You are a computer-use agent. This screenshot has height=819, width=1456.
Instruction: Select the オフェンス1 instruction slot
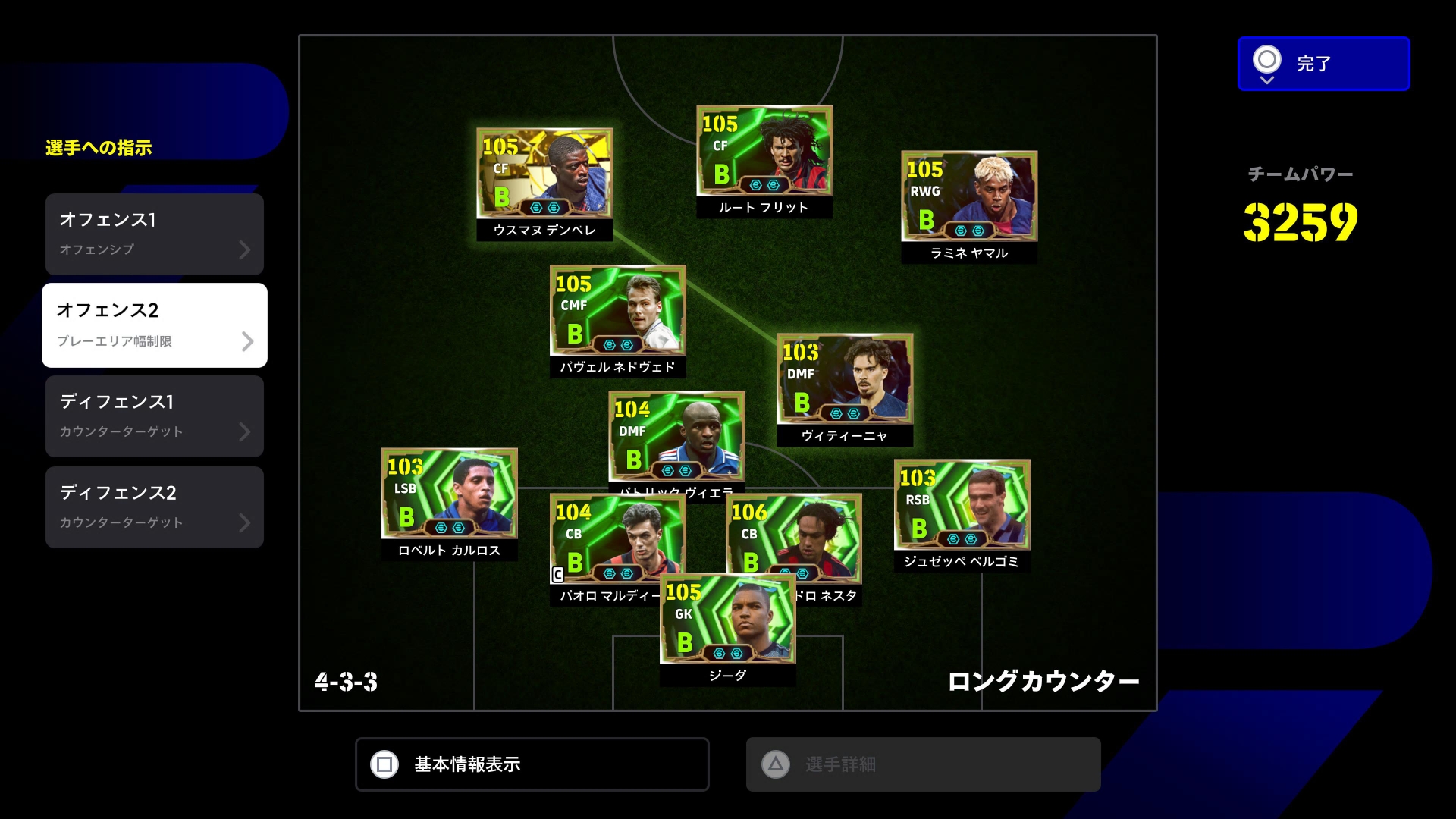(x=155, y=234)
